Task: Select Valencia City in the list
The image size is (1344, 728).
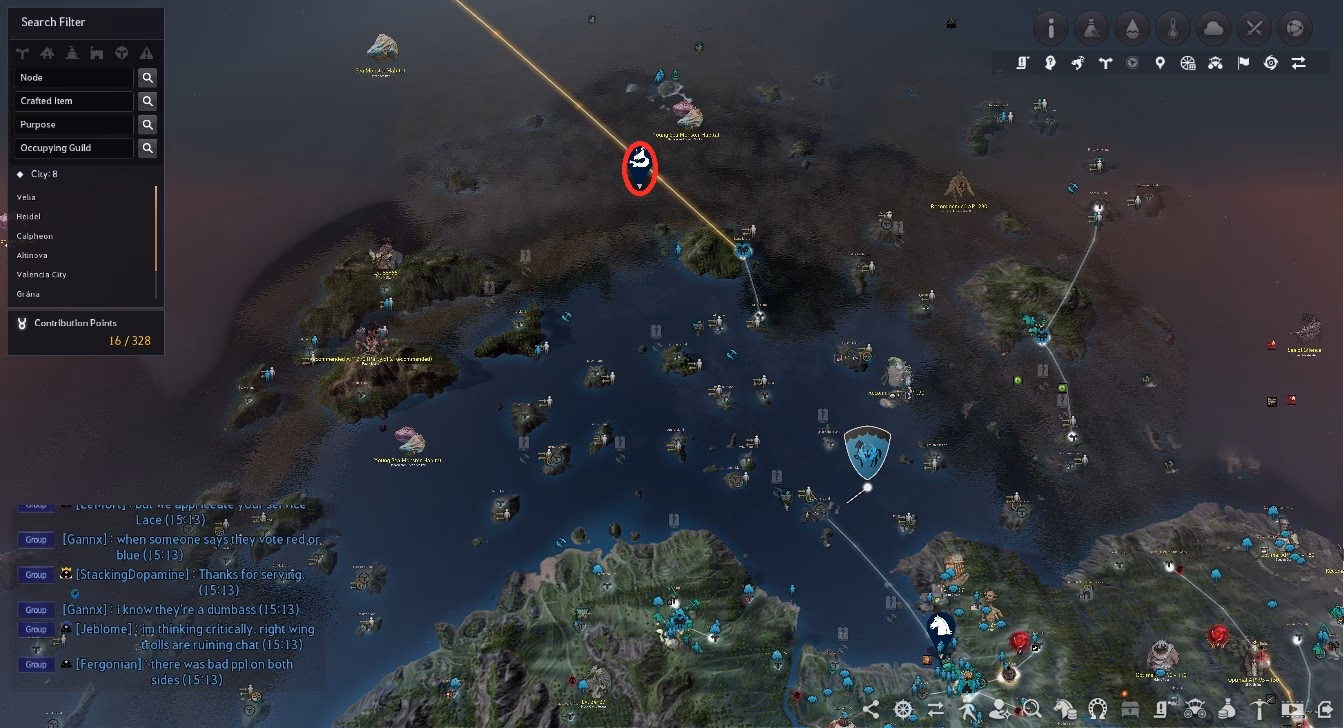Action: [x=41, y=274]
